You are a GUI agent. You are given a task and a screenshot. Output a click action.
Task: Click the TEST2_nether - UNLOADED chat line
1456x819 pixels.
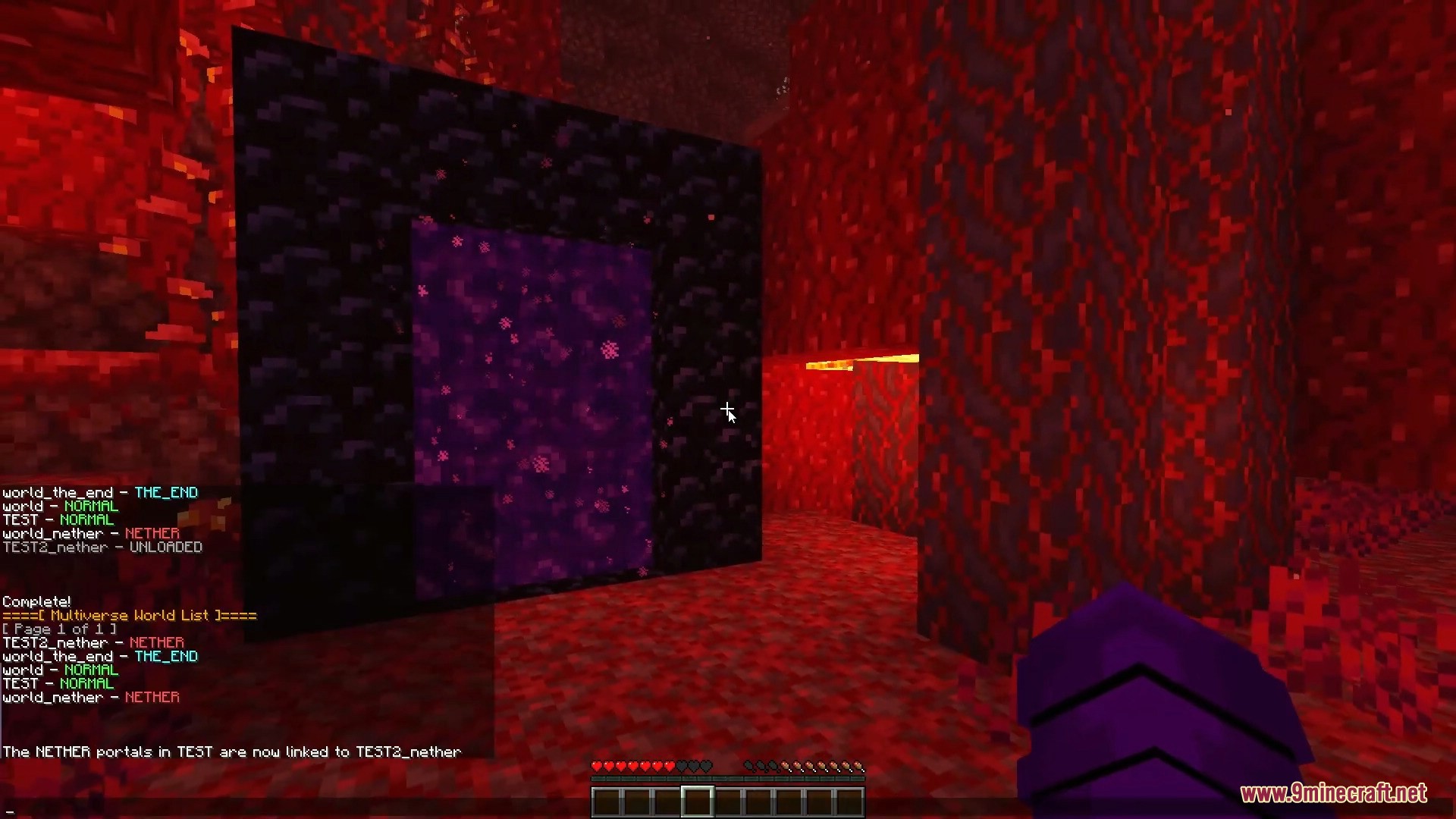(x=102, y=547)
